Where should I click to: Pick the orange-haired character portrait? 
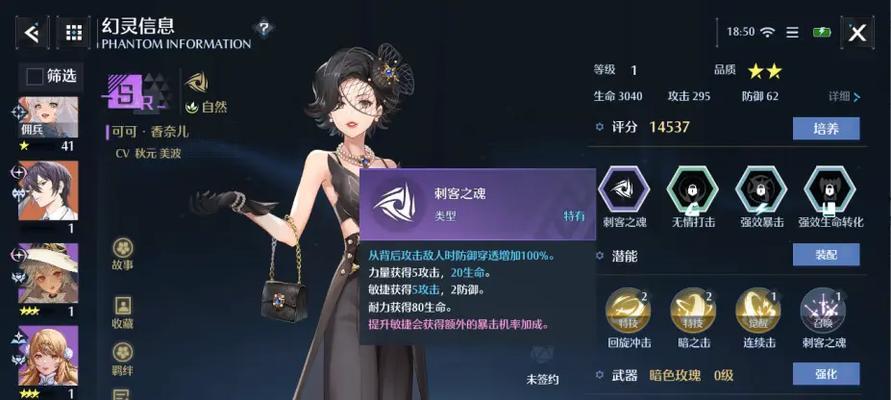pyautogui.click(x=48, y=355)
